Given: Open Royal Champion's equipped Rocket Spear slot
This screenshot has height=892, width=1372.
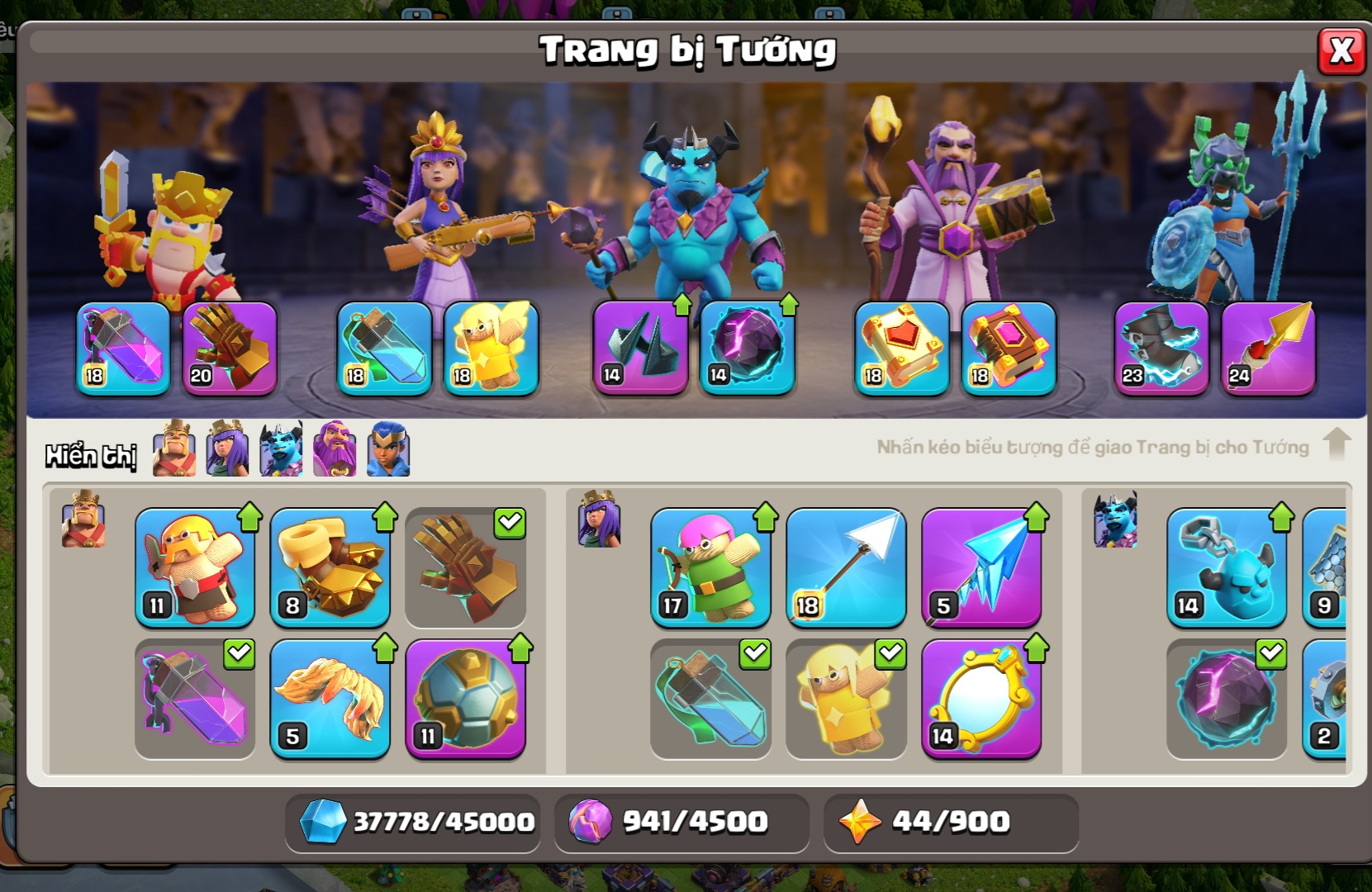Looking at the screenshot, I should [1268, 349].
